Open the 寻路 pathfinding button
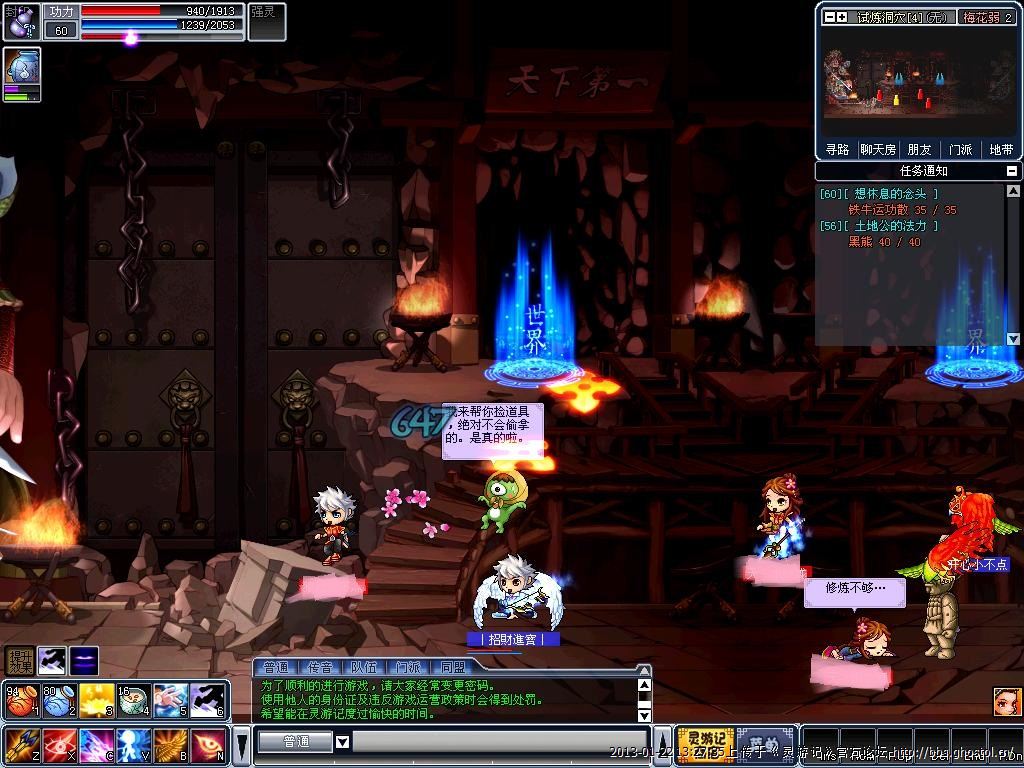Viewport: 1024px width, 768px height. 837,149
